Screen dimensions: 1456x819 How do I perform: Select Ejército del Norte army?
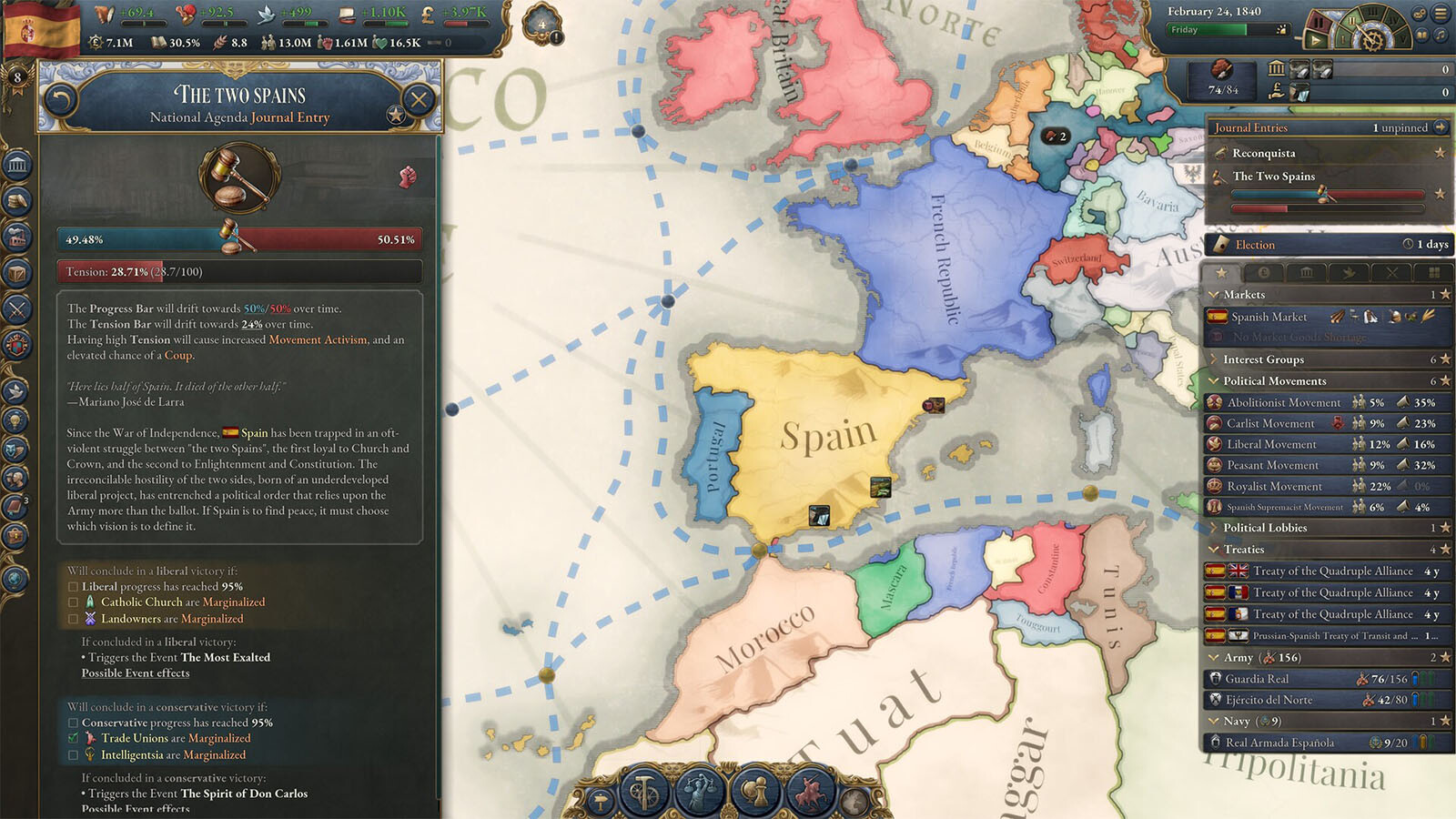[x=1269, y=700]
